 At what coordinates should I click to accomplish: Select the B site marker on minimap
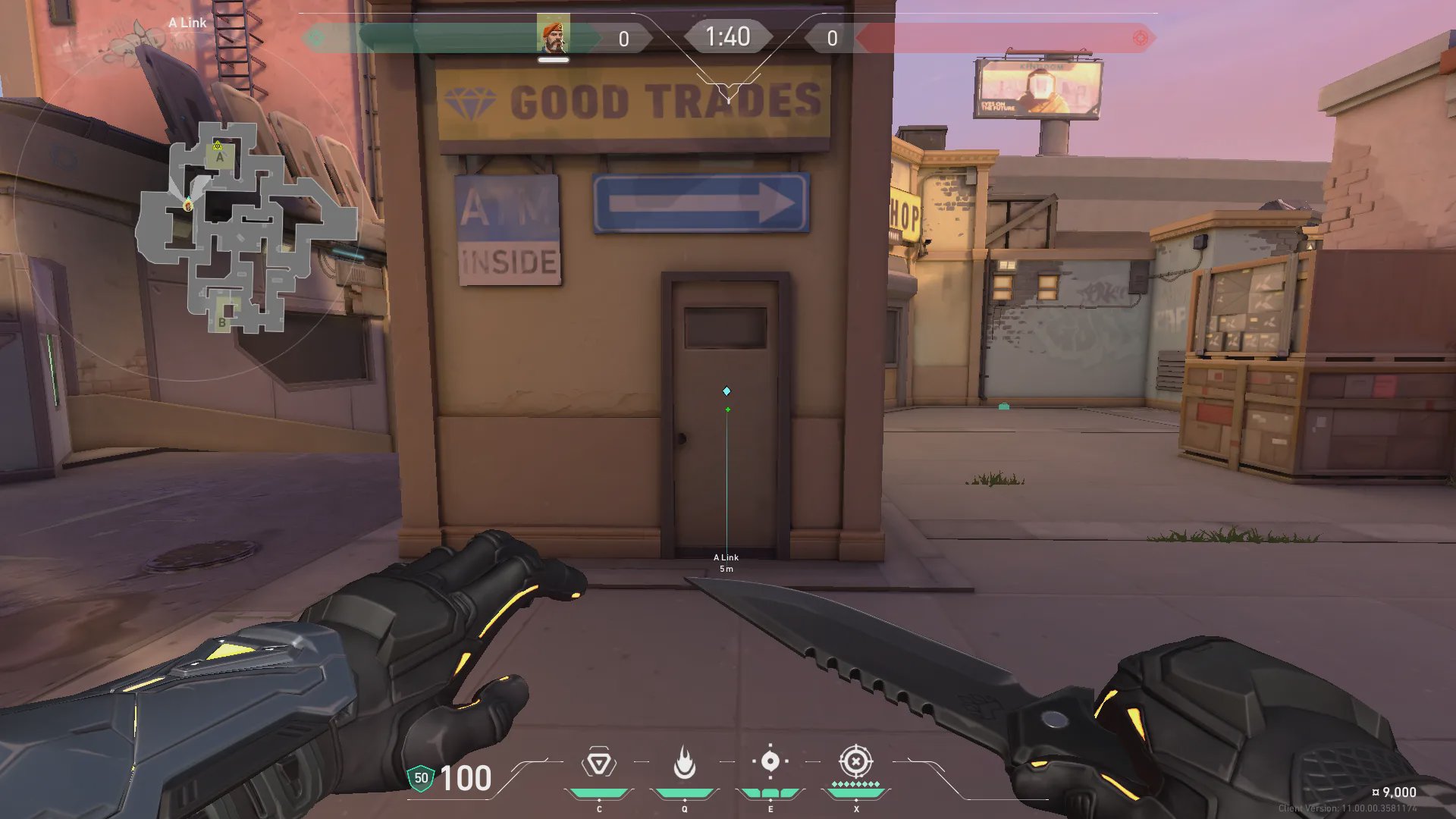tap(222, 322)
